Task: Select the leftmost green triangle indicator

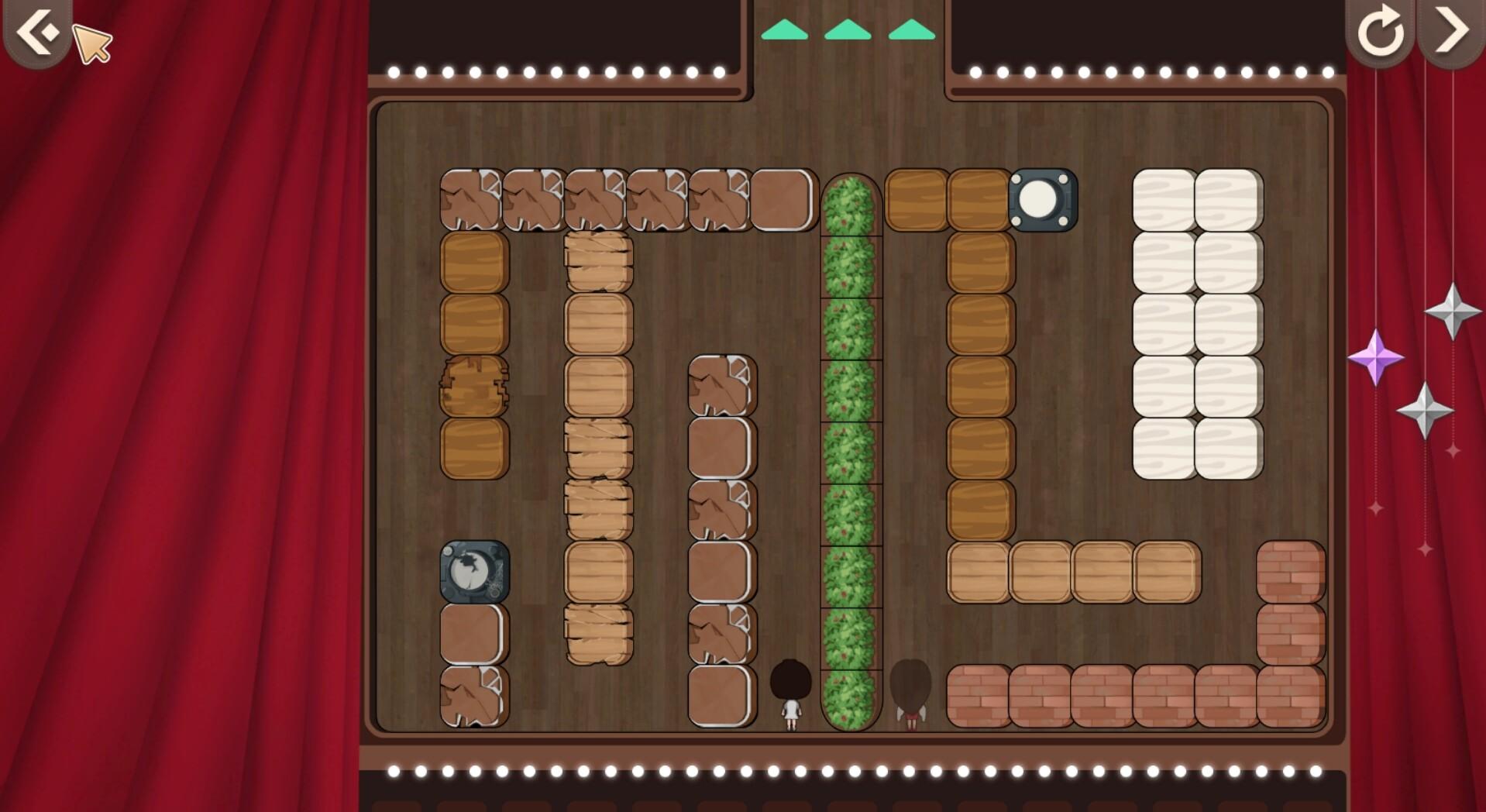Action: coord(785,31)
